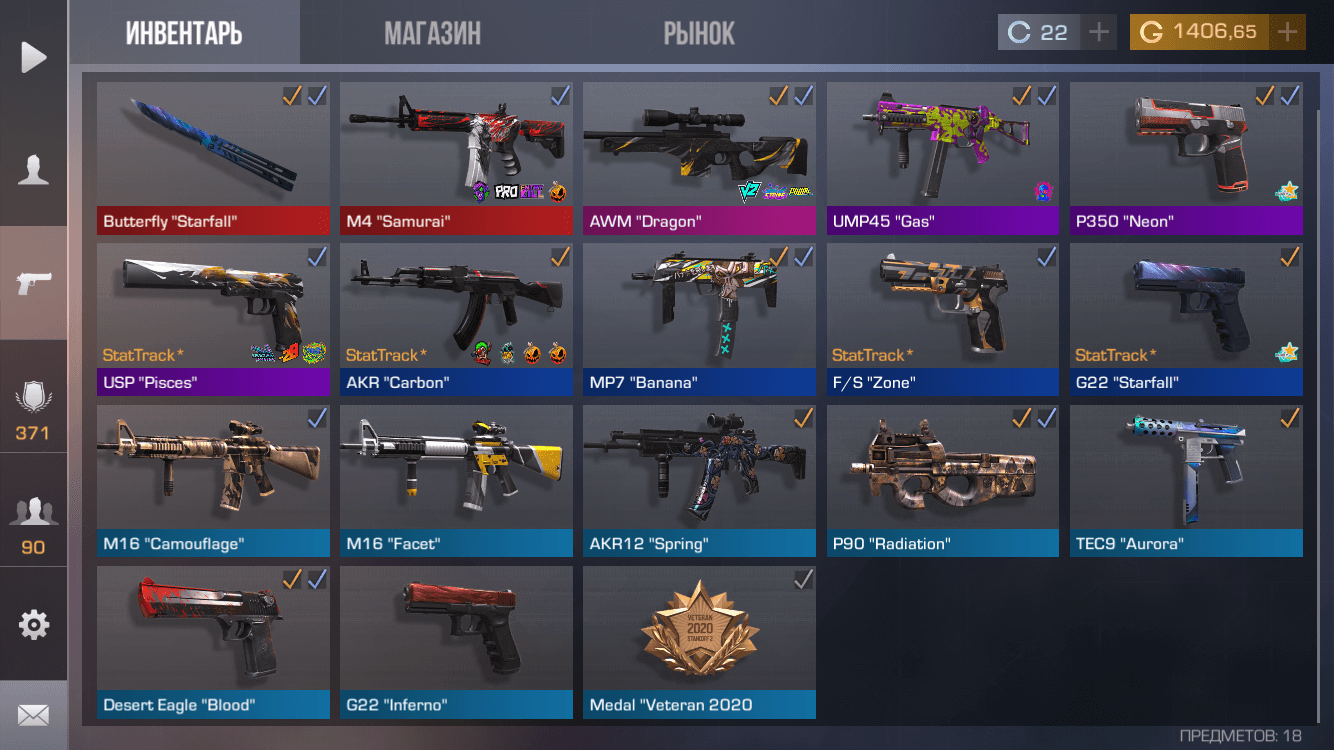The image size is (1334, 750).
Task: Open the settings gear icon
Action: tap(34, 625)
